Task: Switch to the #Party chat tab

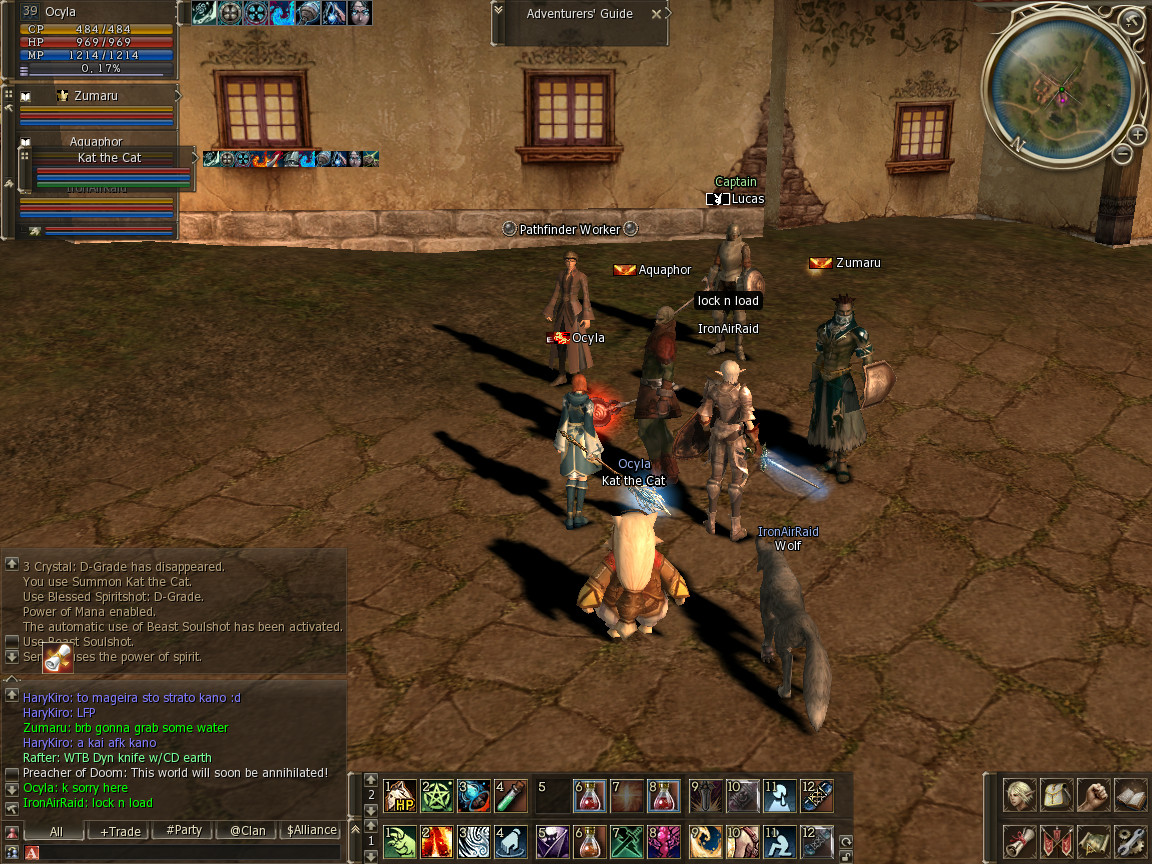Action: [184, 831]
